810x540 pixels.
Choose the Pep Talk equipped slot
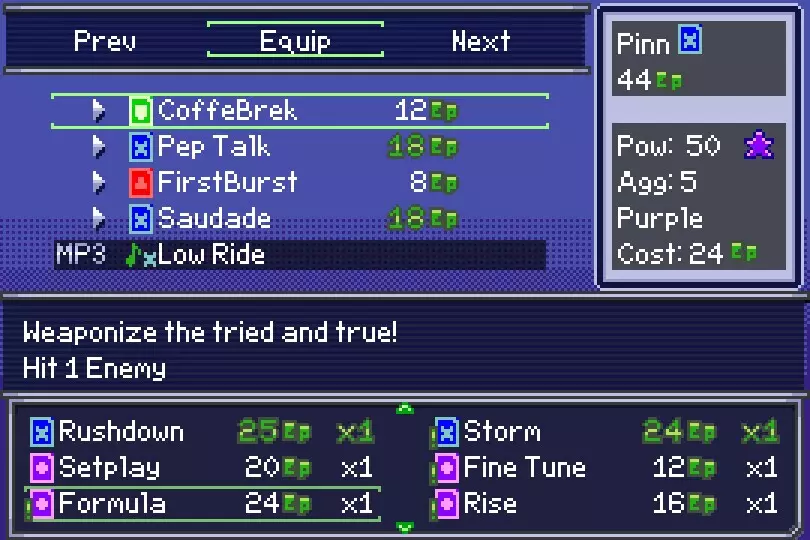click(x=299, y=147)
